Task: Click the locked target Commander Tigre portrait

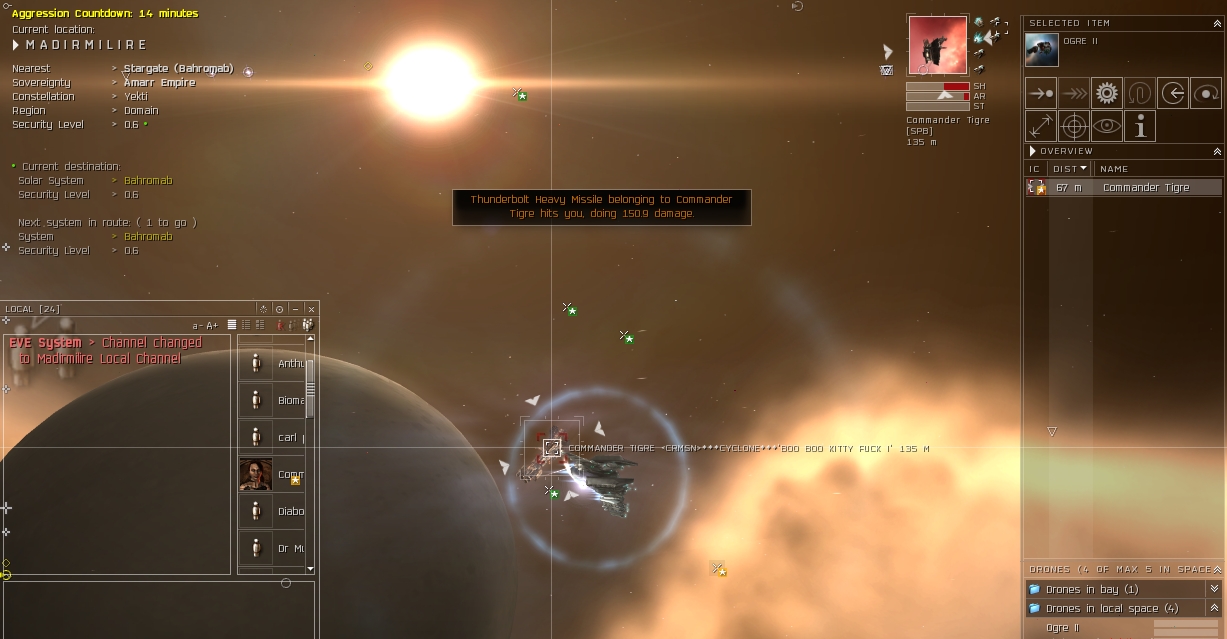Action: tap(937, 45)
